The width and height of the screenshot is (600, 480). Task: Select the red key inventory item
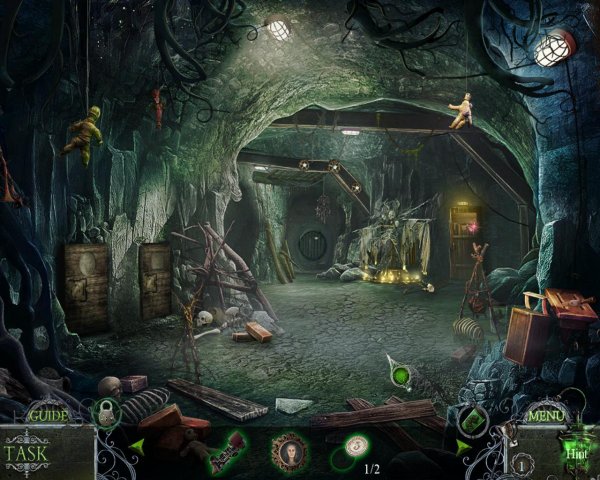[226, 451]
